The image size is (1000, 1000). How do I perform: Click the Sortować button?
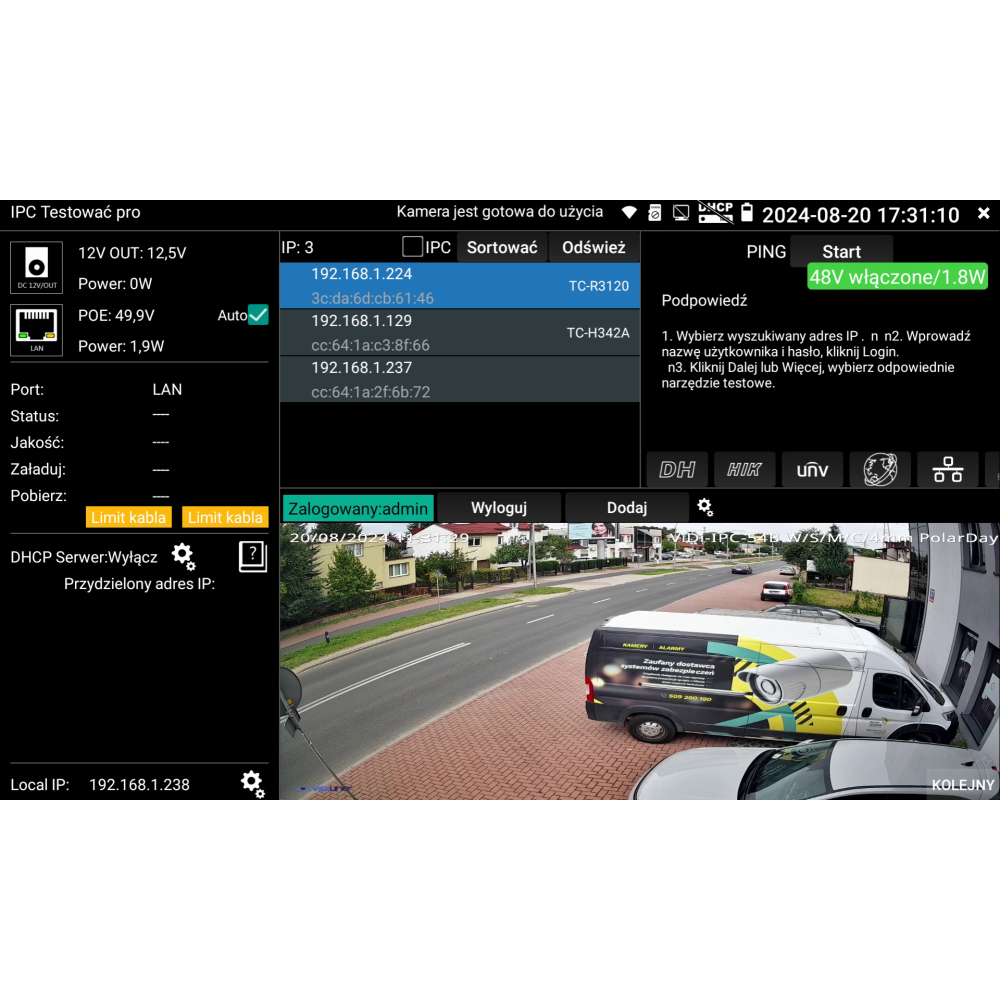click(x=502, y=247)
